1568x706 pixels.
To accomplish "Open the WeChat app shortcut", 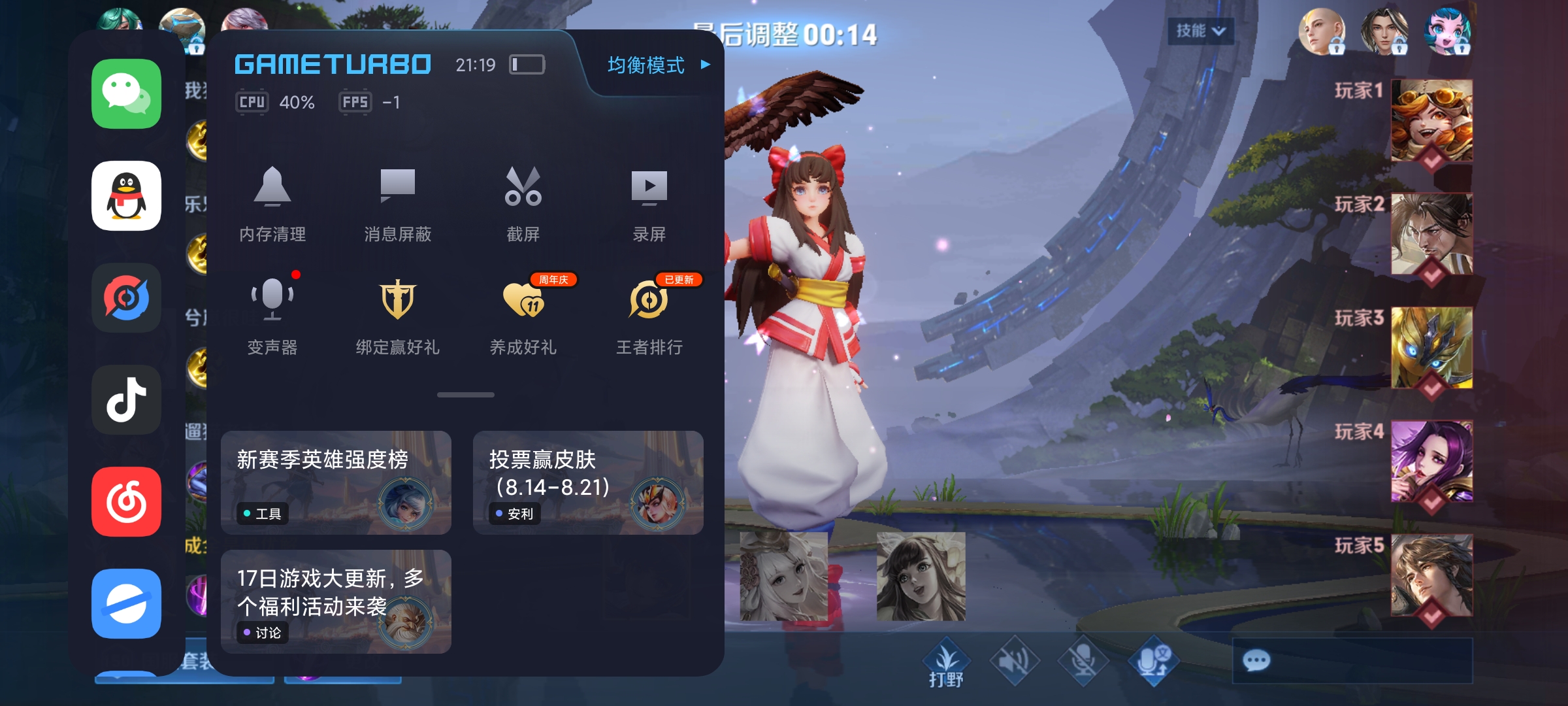I will coord(126,94).
